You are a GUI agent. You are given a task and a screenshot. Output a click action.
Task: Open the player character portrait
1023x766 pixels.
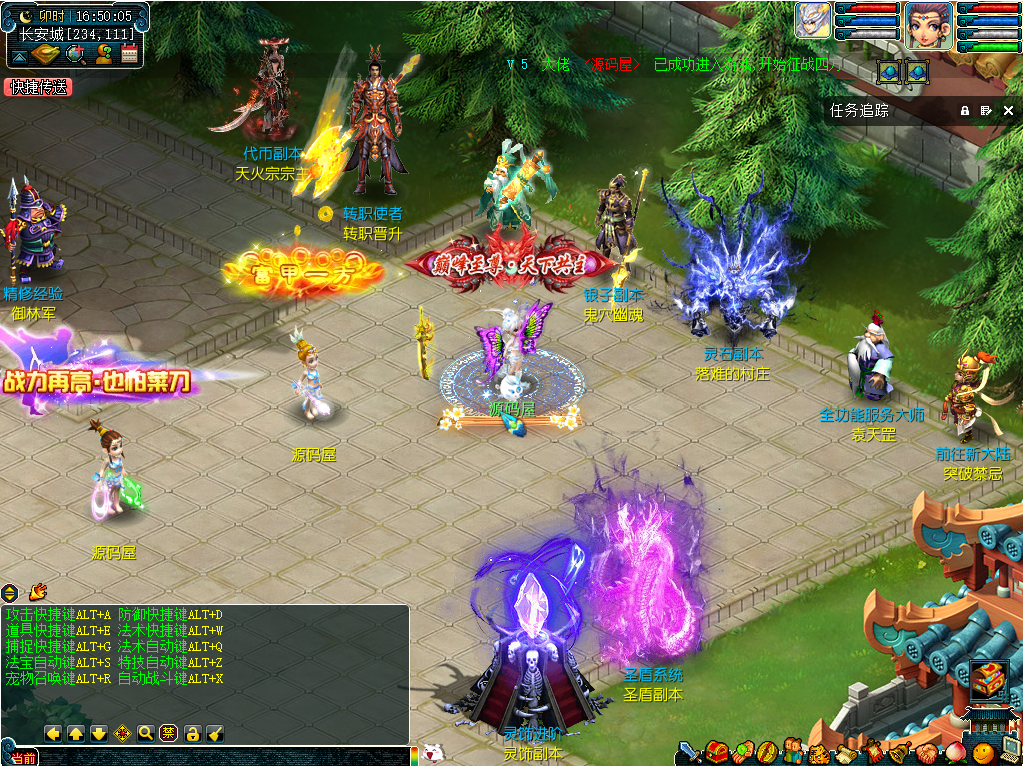click(928, 25)
